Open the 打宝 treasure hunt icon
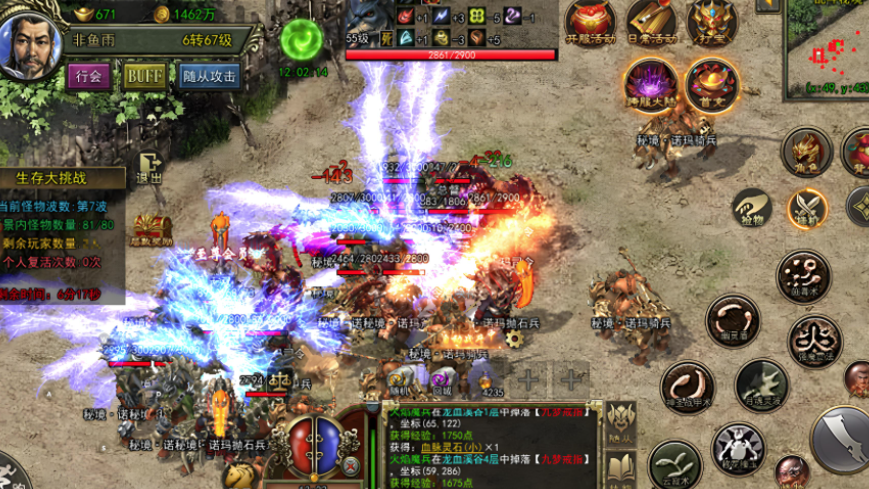This screenshot has width=869, height=489. 712,23
